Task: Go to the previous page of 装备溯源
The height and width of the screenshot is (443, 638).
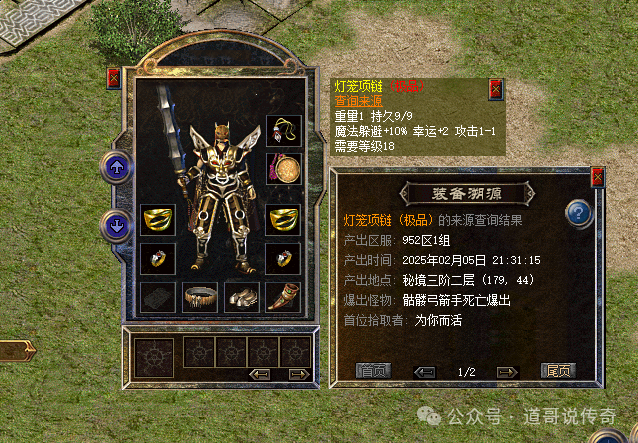Action: coord(425,372)
